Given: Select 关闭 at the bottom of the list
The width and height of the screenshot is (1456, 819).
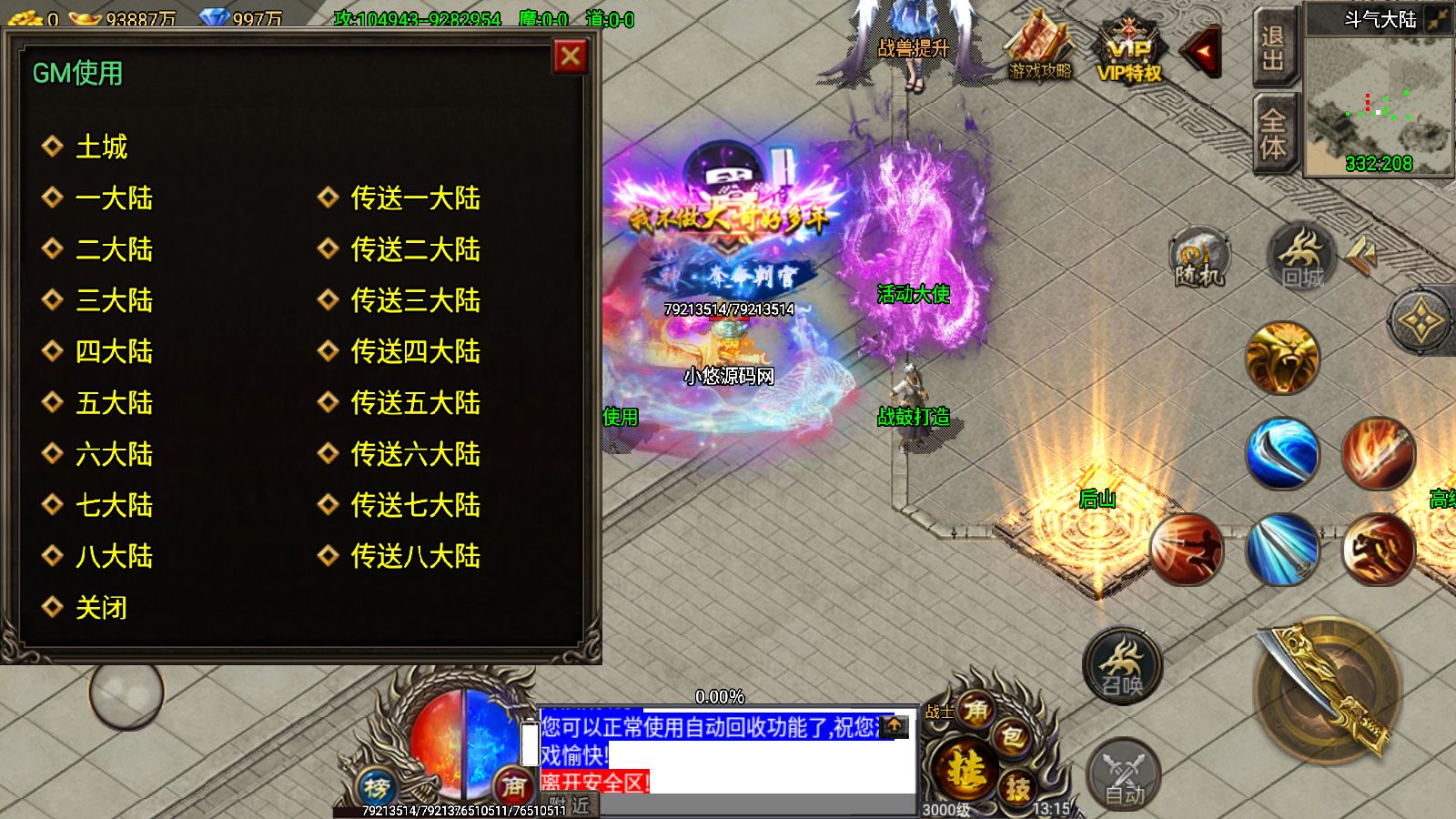Looking at the screenshot, I should coord(100,608).
